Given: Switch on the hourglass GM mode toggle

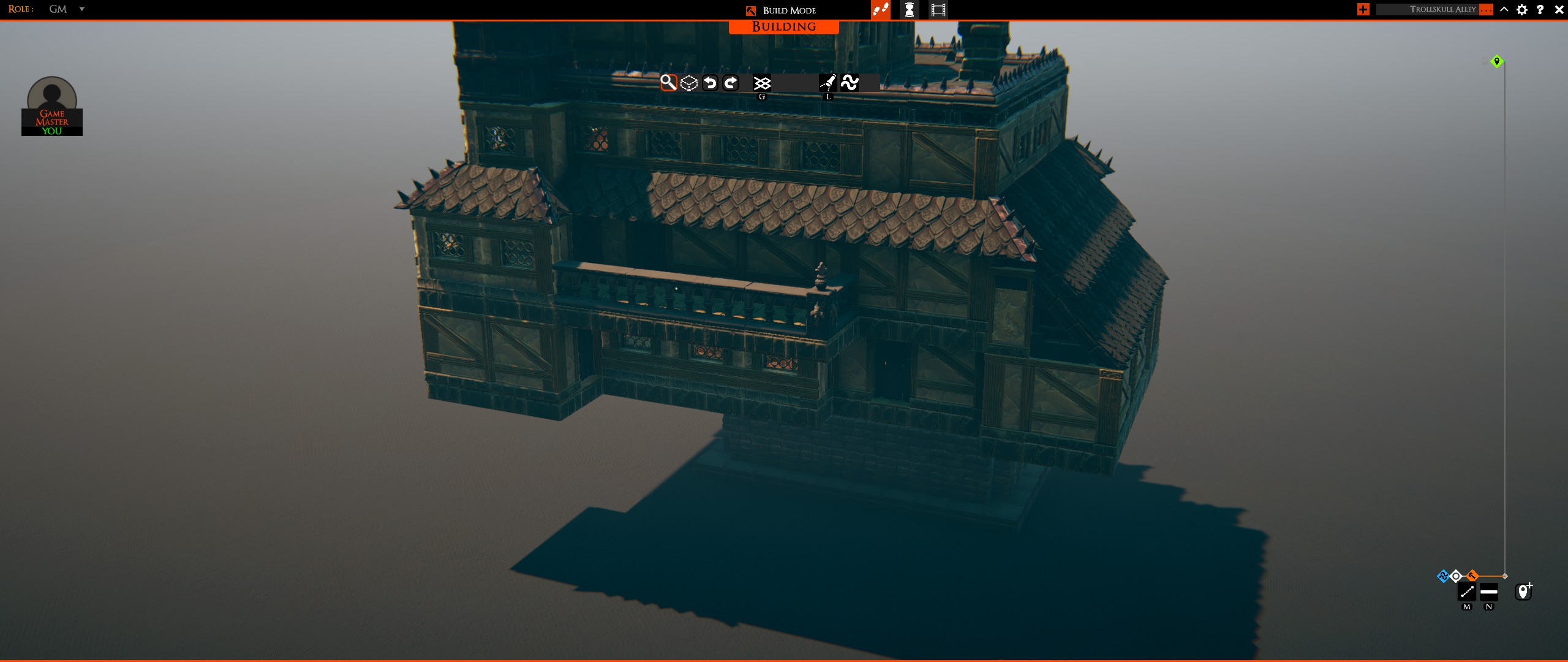Looking at the screenshot, I should click(910, 10).
